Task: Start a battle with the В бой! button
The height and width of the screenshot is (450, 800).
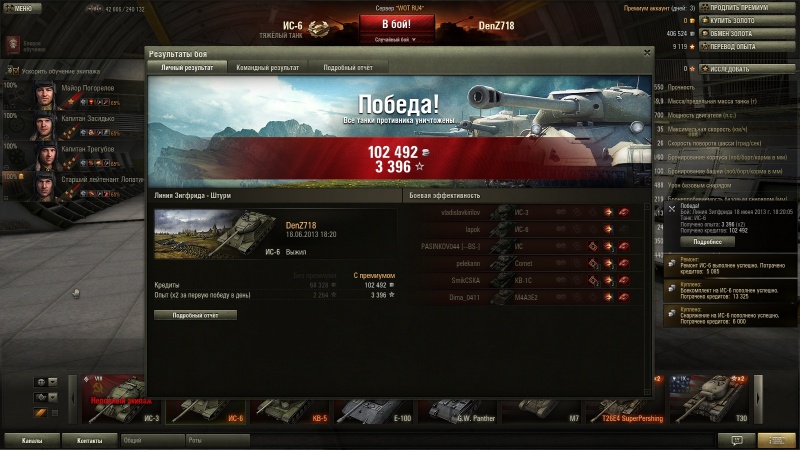Action: [386, 24]
